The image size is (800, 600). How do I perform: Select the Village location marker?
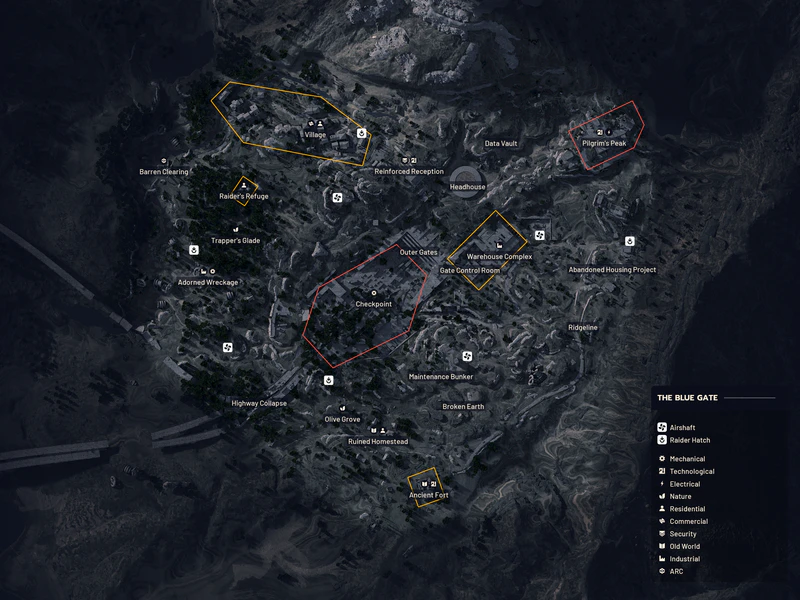(x=316, y=135)
